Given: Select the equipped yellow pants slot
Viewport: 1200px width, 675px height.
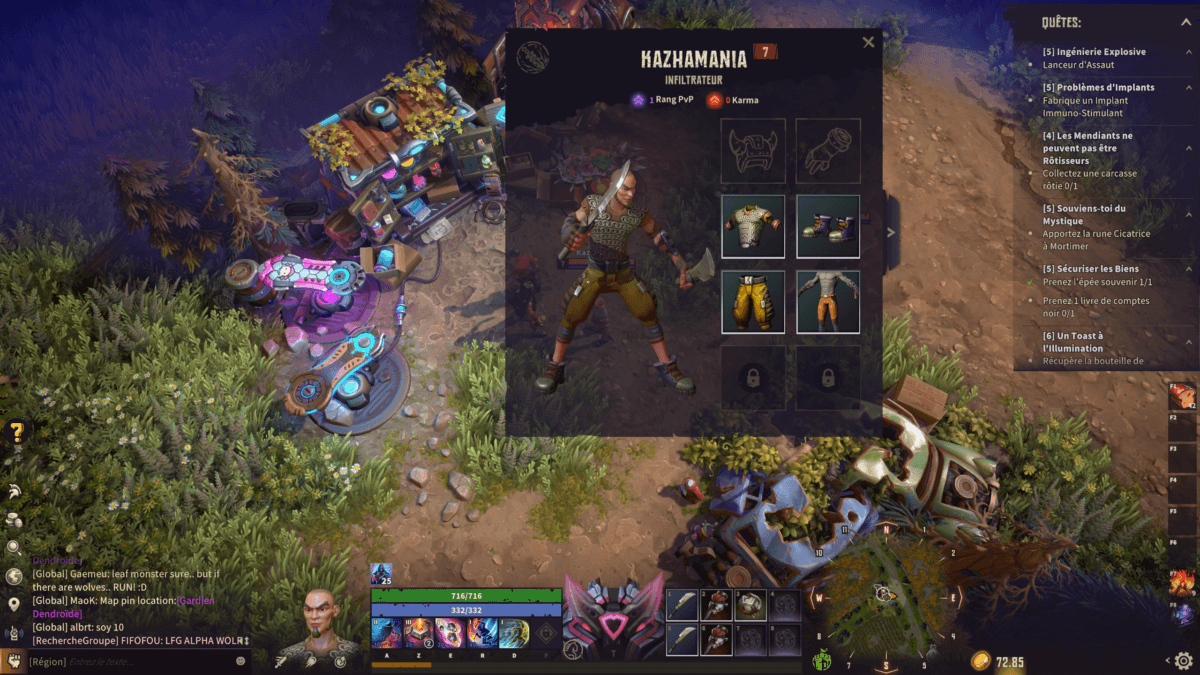Looking at the screenshot, I should pyautogui.click(x=753, y=301).
